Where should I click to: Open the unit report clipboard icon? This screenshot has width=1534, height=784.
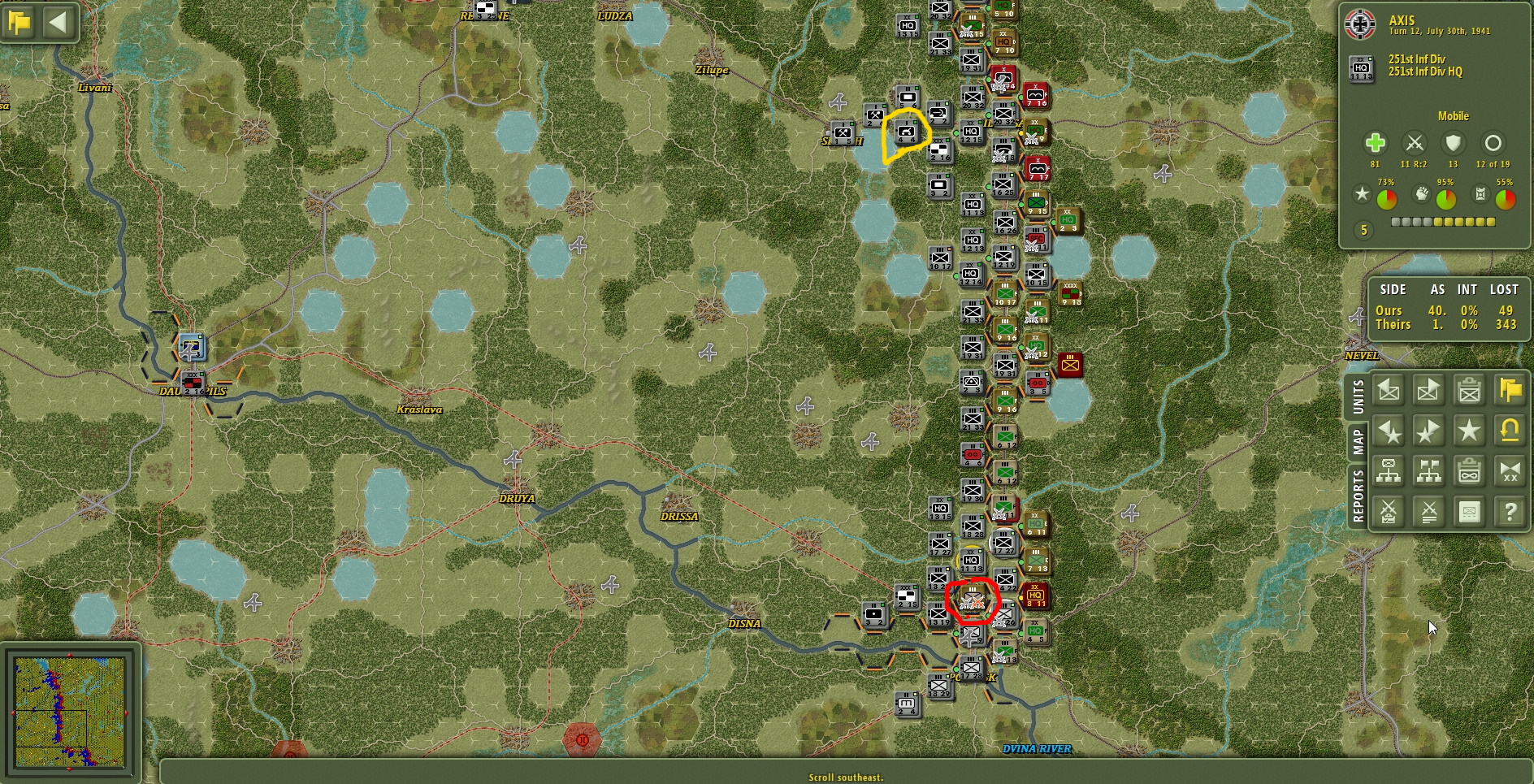(x=1470, y=391)
